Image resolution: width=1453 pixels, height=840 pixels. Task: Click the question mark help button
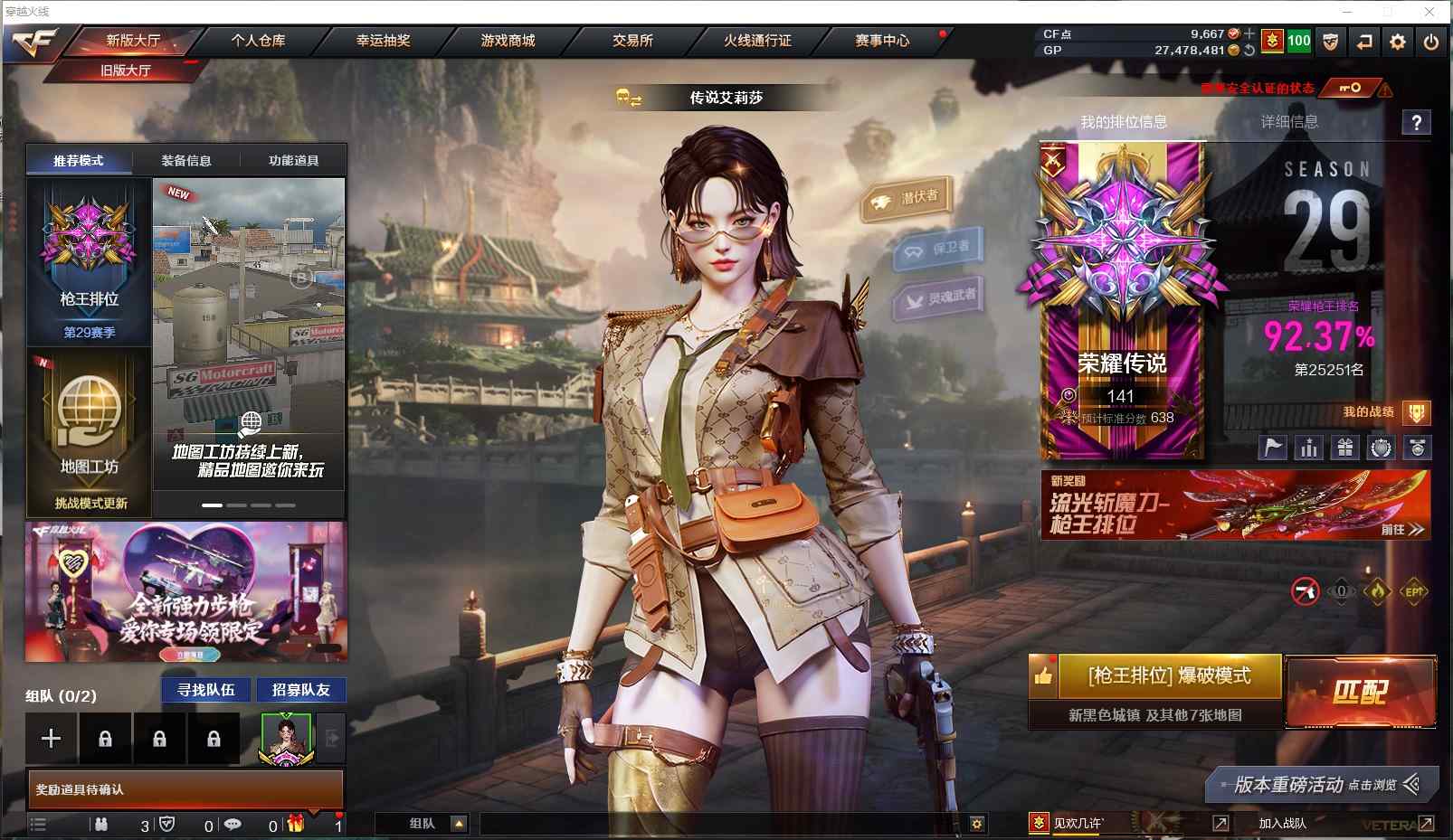coord(1416,122)
